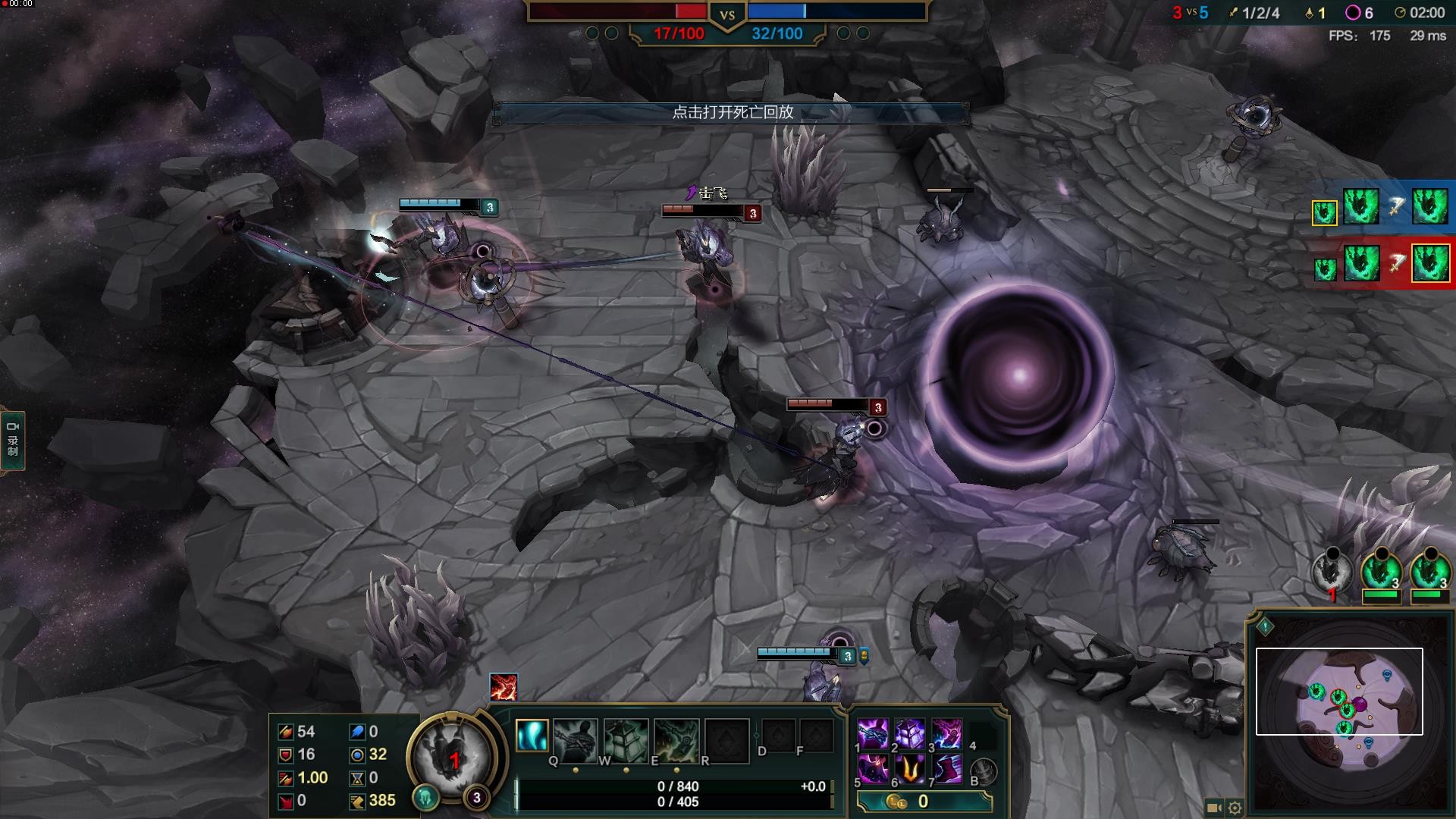Click the champion portrait in the HUD

453,756
